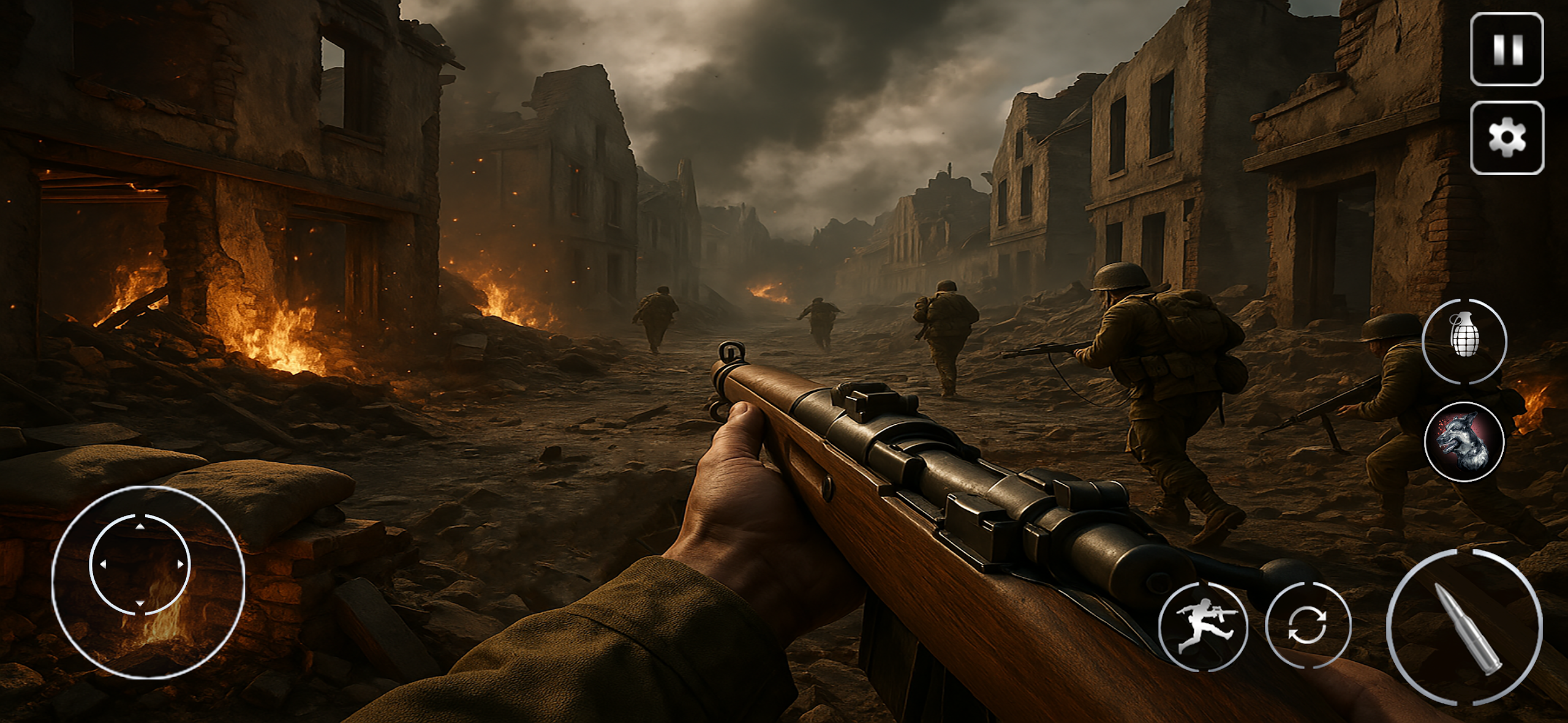
Task: Open the gear settings menu
Action: click(x=1507, y=138)
